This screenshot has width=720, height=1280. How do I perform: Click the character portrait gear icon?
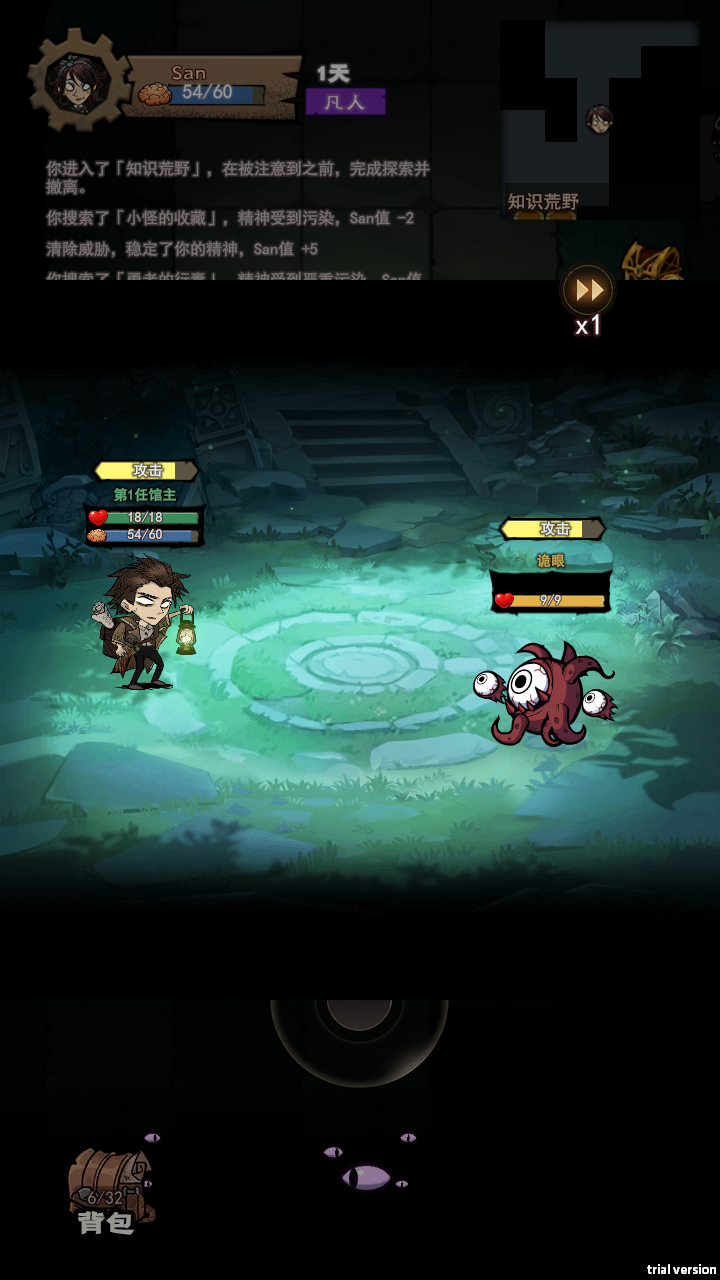click(78, 82)
